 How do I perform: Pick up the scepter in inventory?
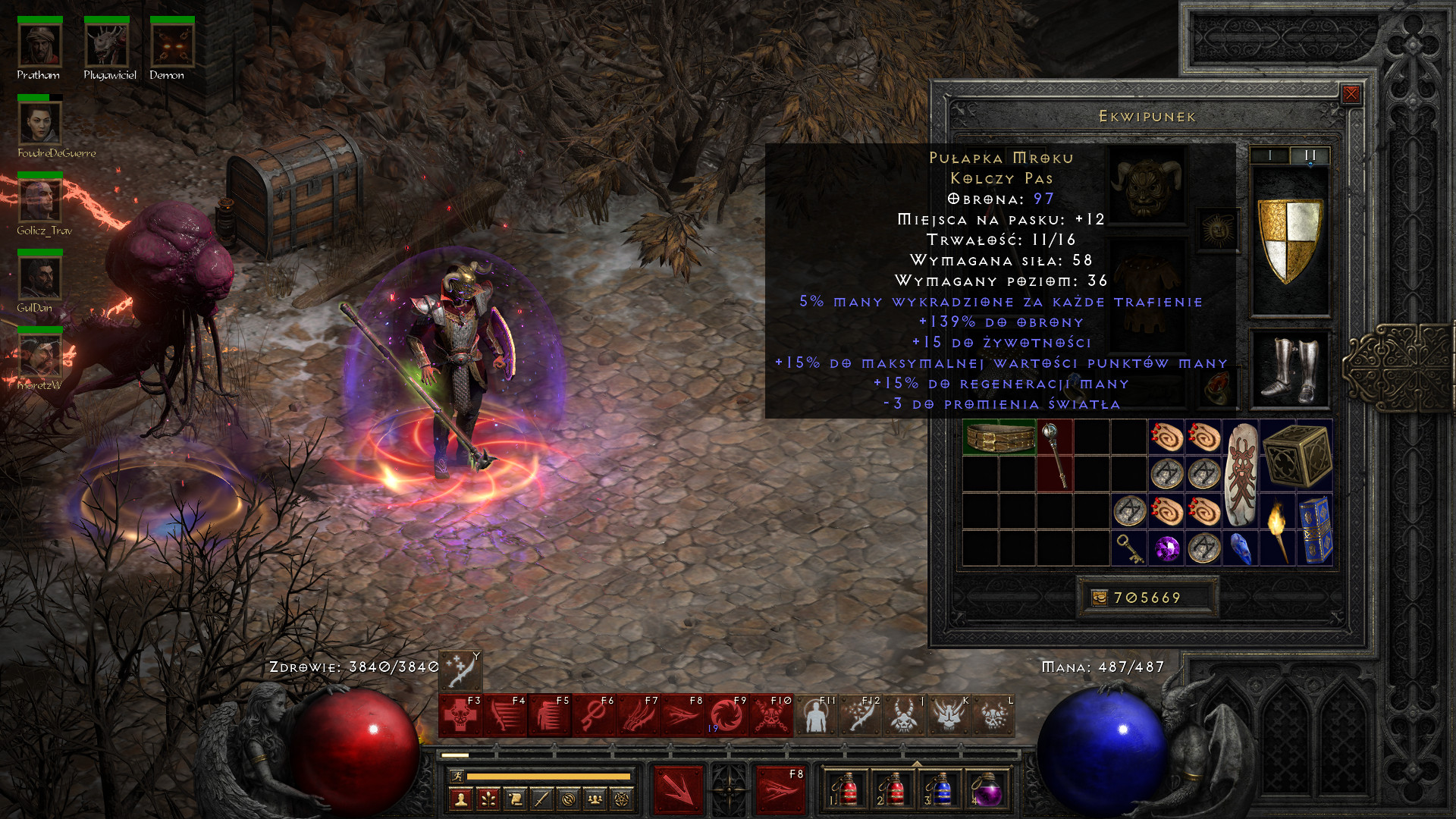click(x=1055, y=455)
